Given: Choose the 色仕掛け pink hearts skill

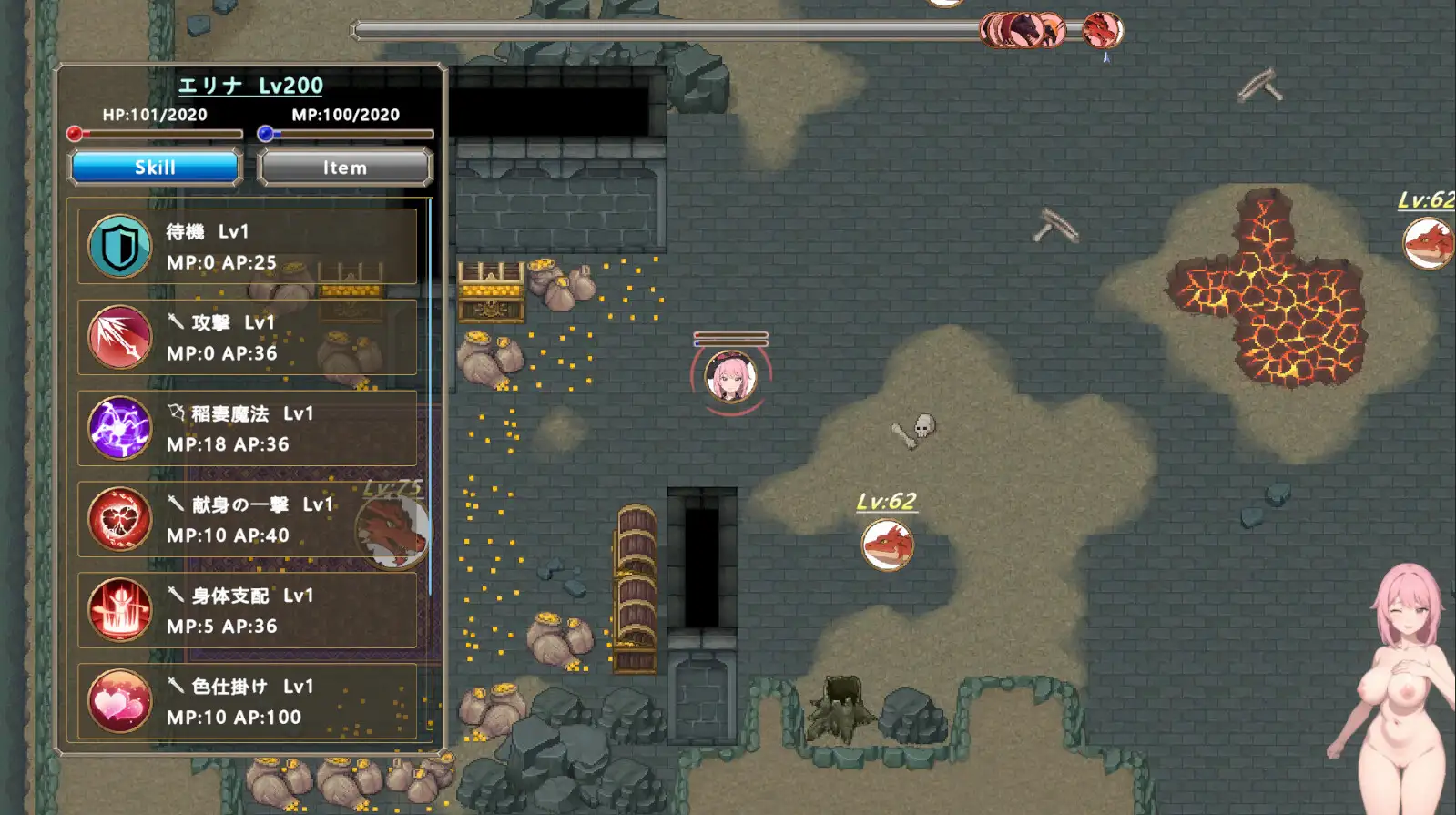Looking at the screenshot, I should (247, 702).
